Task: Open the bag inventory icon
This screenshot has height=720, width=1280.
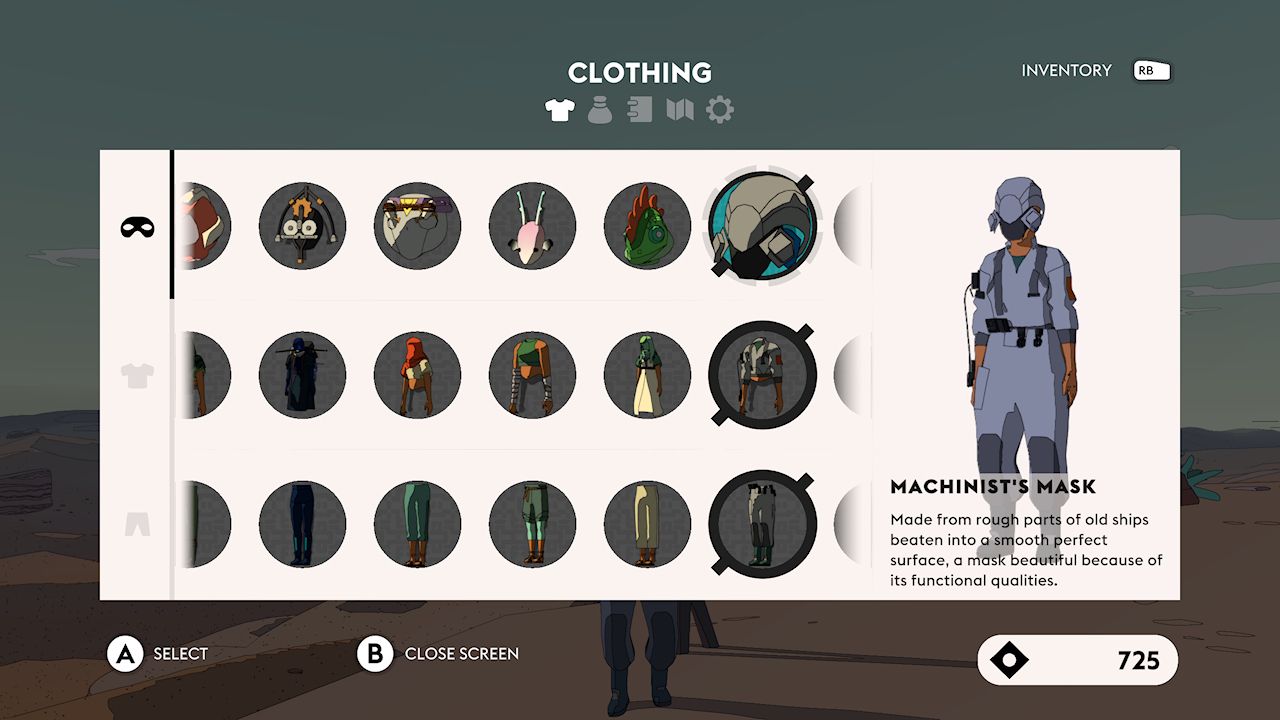Action: [599, 109]
